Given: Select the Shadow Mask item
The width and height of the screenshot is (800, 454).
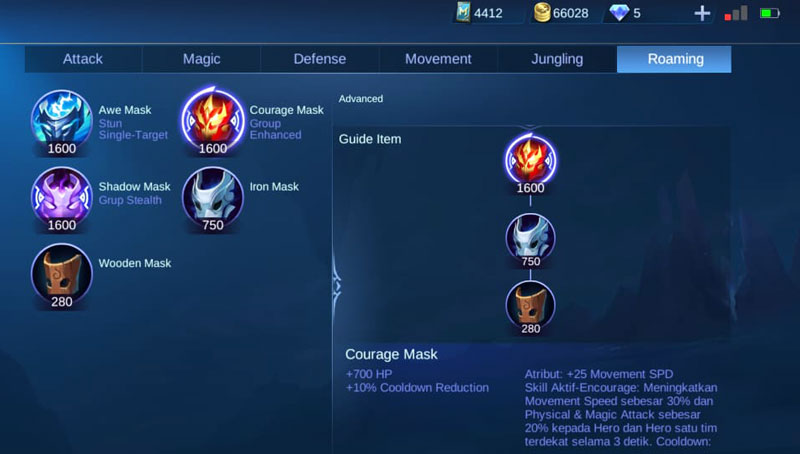Looking at the screenshot, I should click(x=61, y=196).
